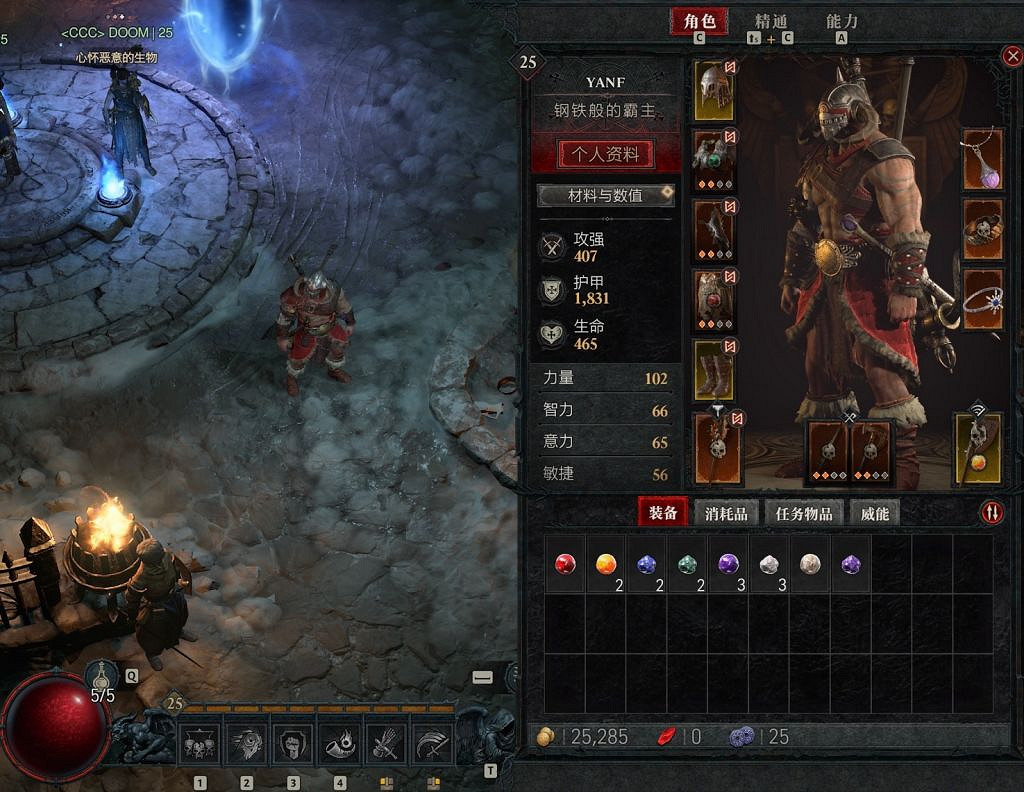Select the equipped boots slot
The height and width of the screenshot is (792, 1024).
714,370
